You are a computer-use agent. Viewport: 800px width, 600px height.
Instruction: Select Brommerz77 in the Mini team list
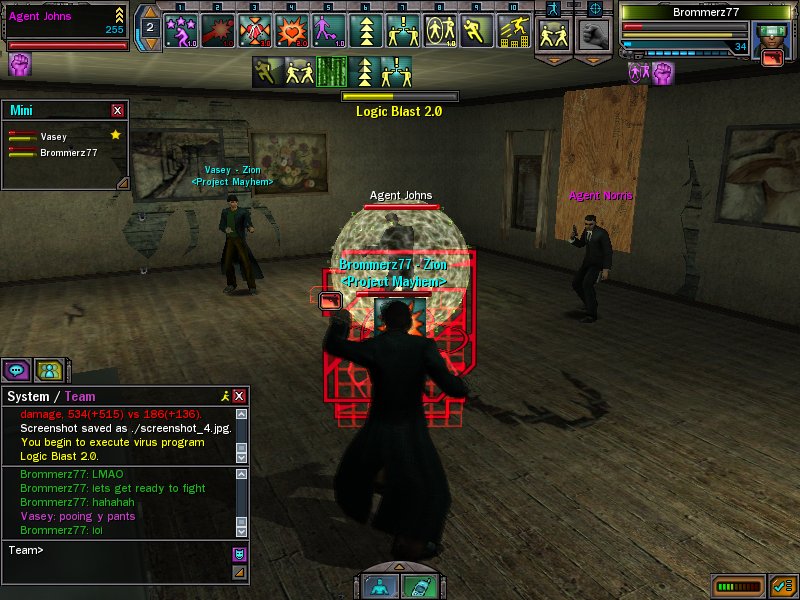coord(68,153)
